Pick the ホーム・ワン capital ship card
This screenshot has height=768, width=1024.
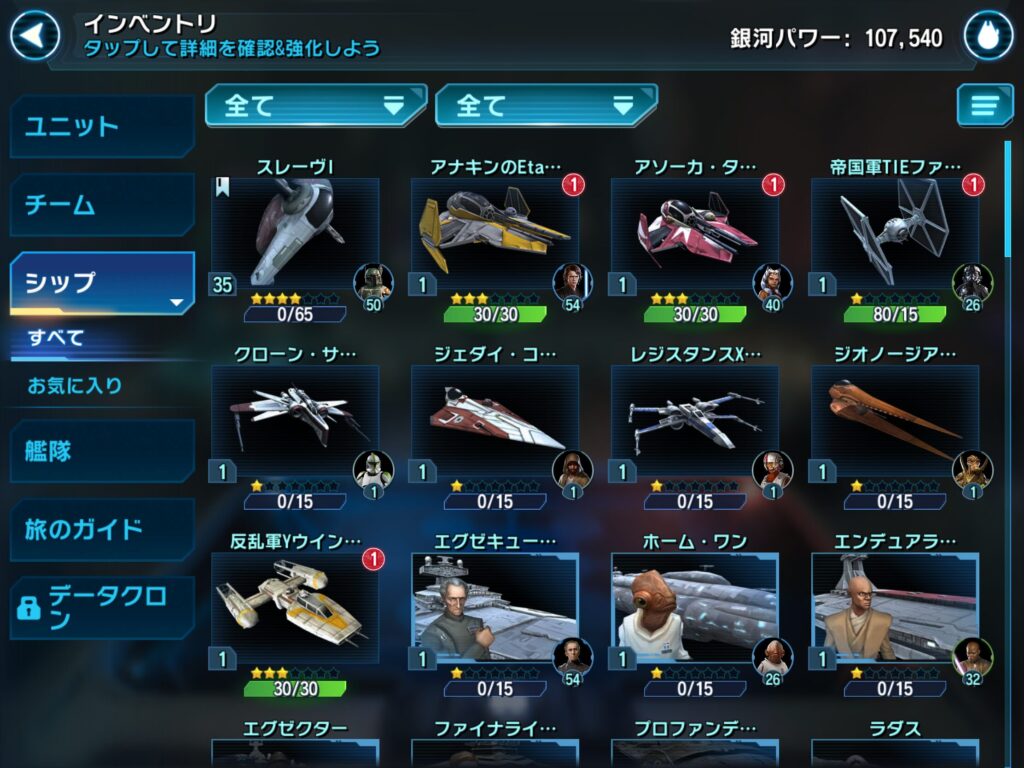coord(695,610)
